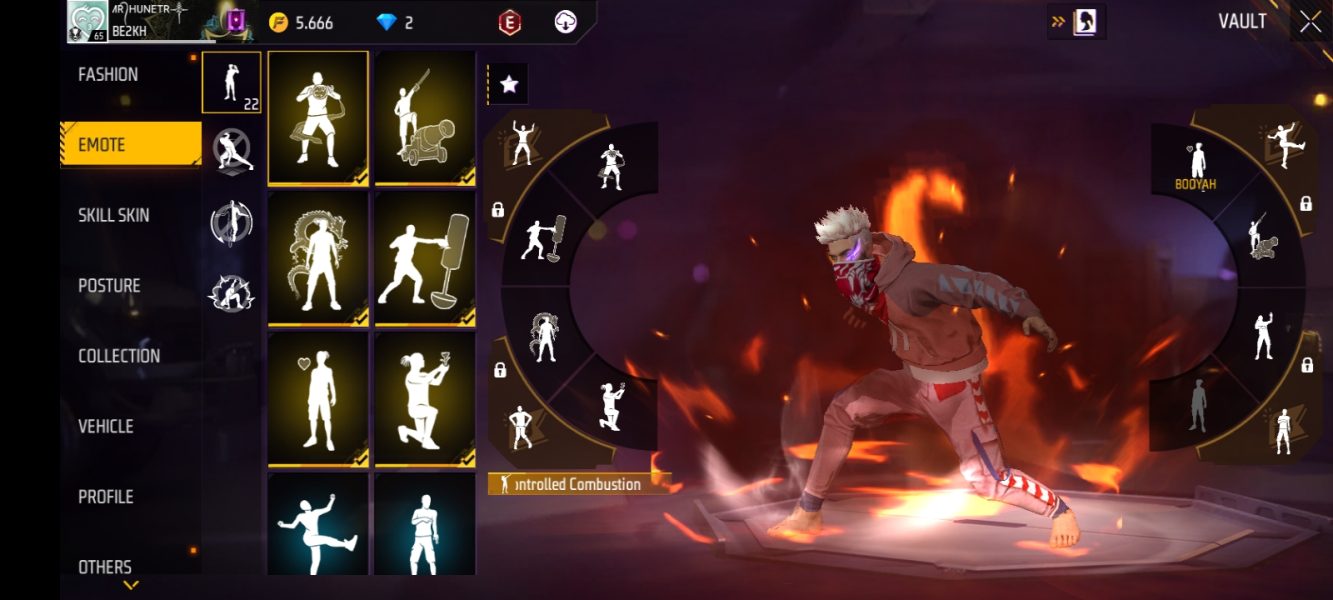Screen dimensions: 1333x600
Task: Select the punching bag emote tile
Action: coord(425,258)
